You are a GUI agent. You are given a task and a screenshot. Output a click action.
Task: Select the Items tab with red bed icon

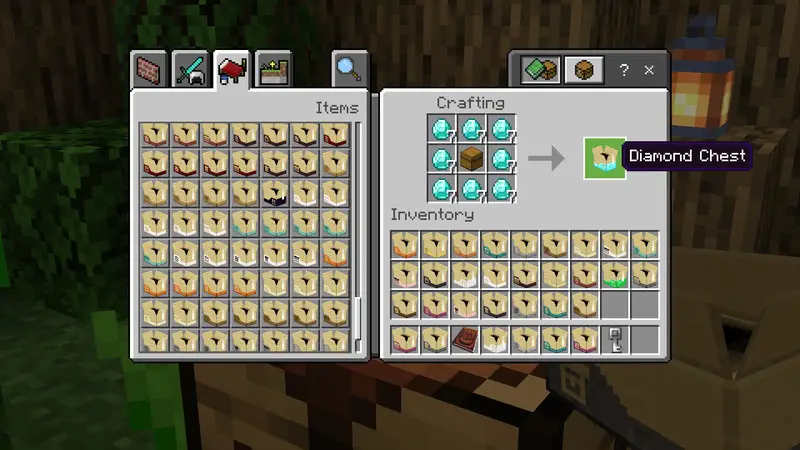coord(232,70)
